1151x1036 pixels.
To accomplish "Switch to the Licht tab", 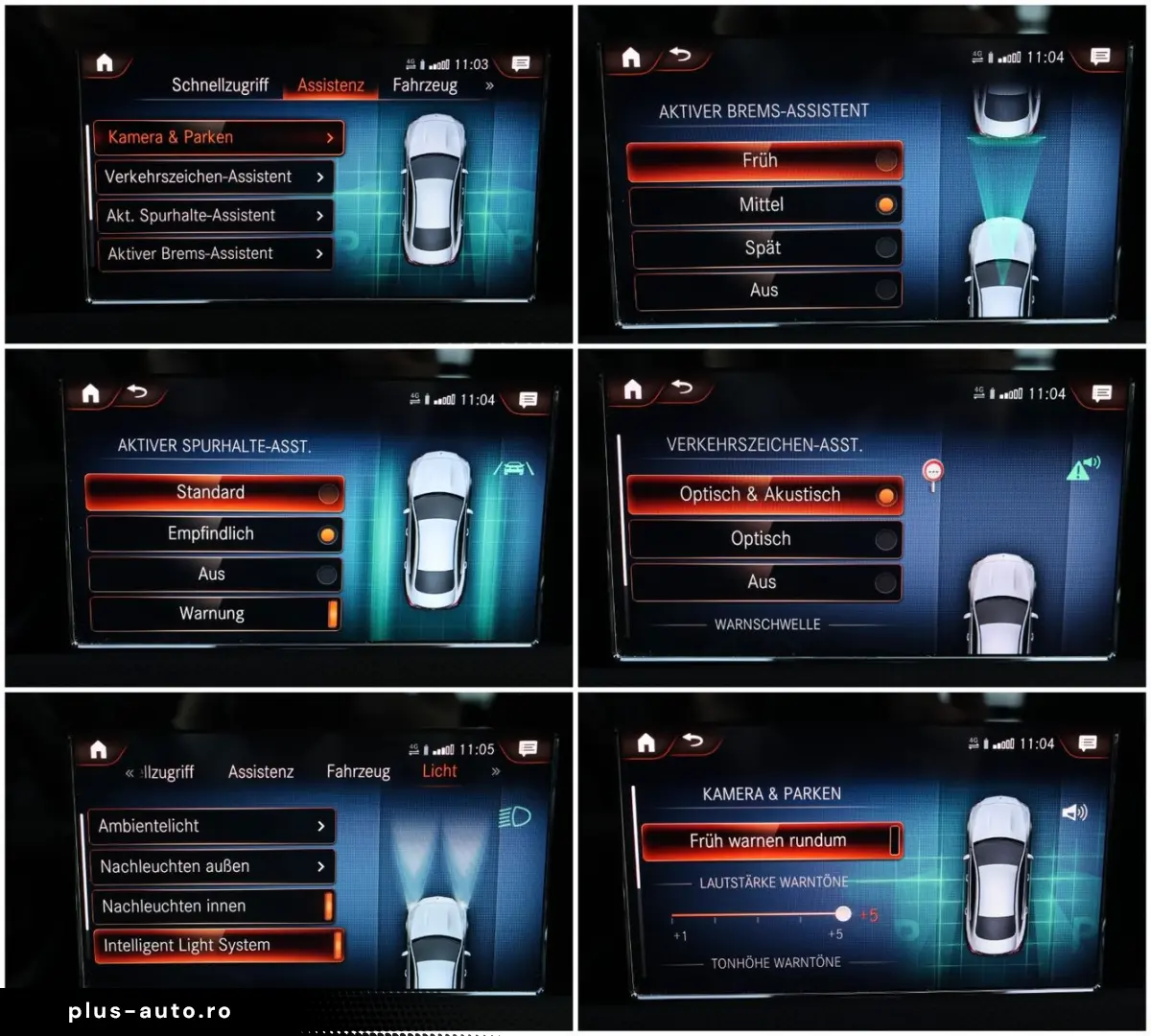I will pyautogui.click(x=439, y=771).
